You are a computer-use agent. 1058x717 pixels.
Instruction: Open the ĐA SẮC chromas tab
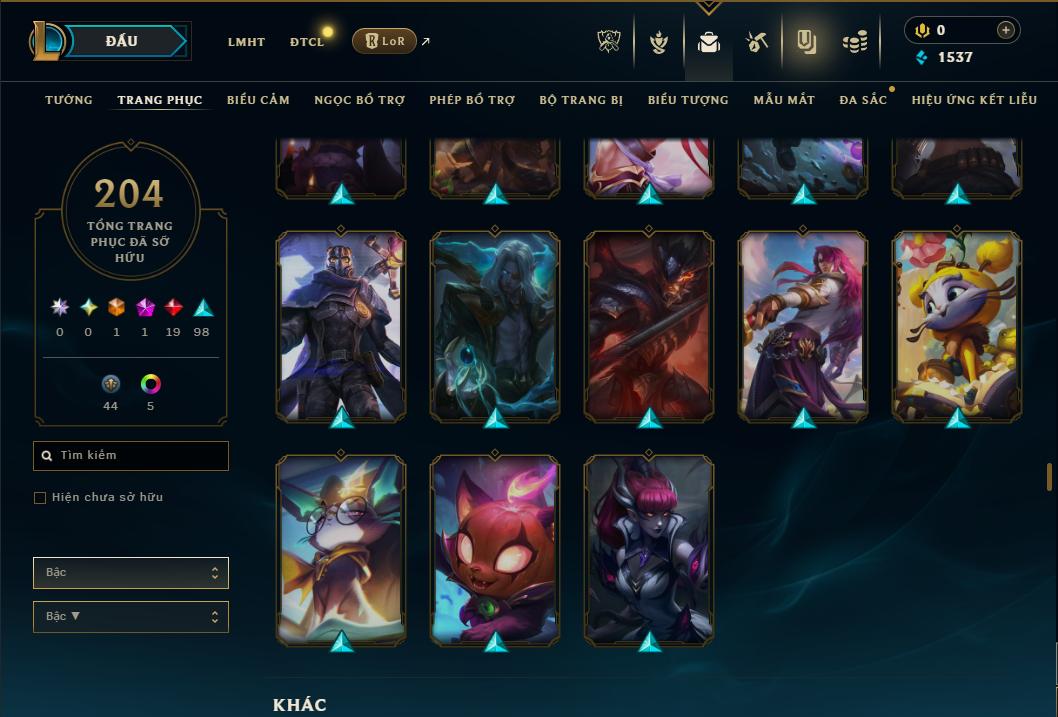coord(863,100)
